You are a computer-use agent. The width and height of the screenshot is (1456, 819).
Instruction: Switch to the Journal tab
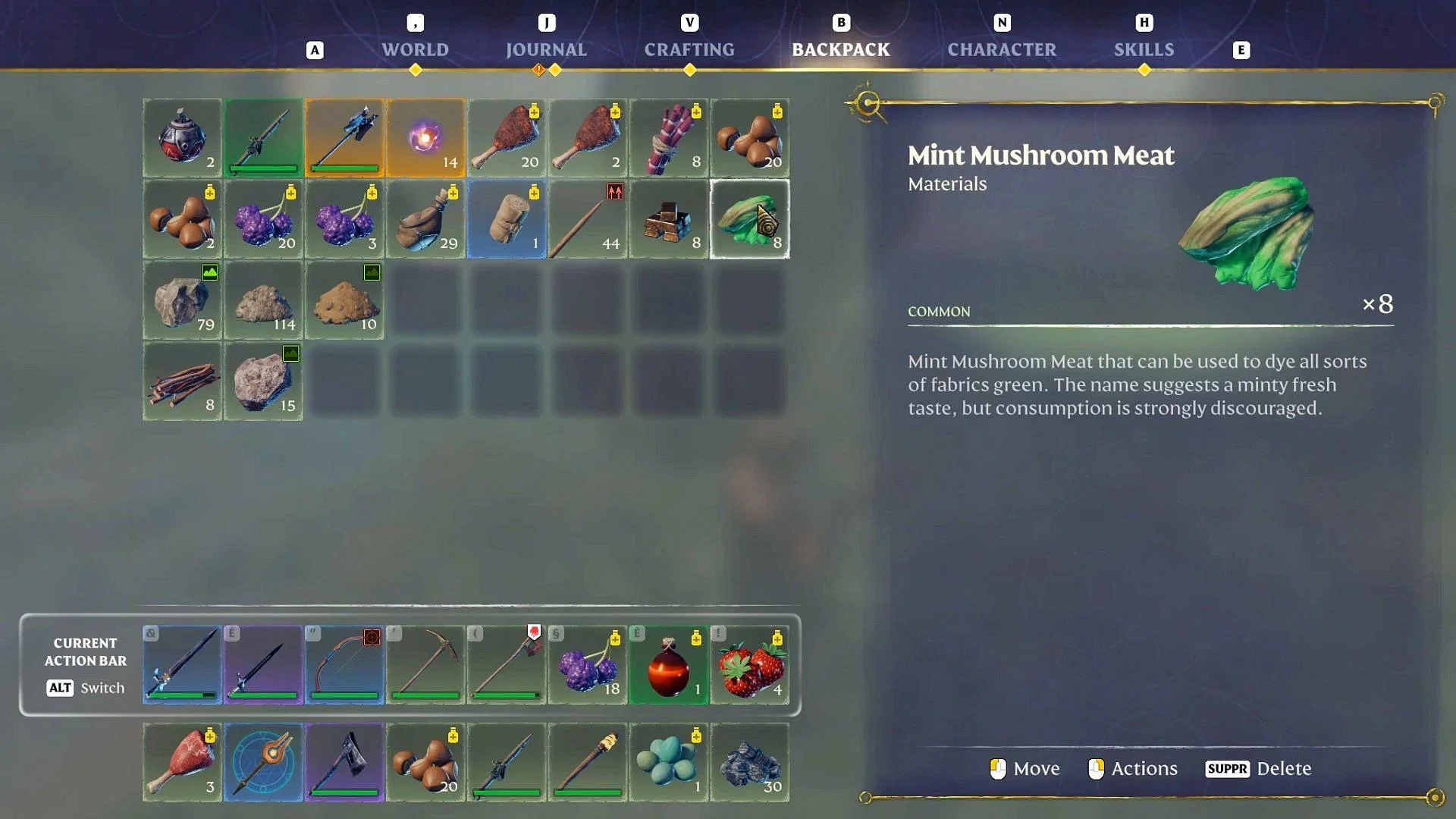(x=546, y=49)
